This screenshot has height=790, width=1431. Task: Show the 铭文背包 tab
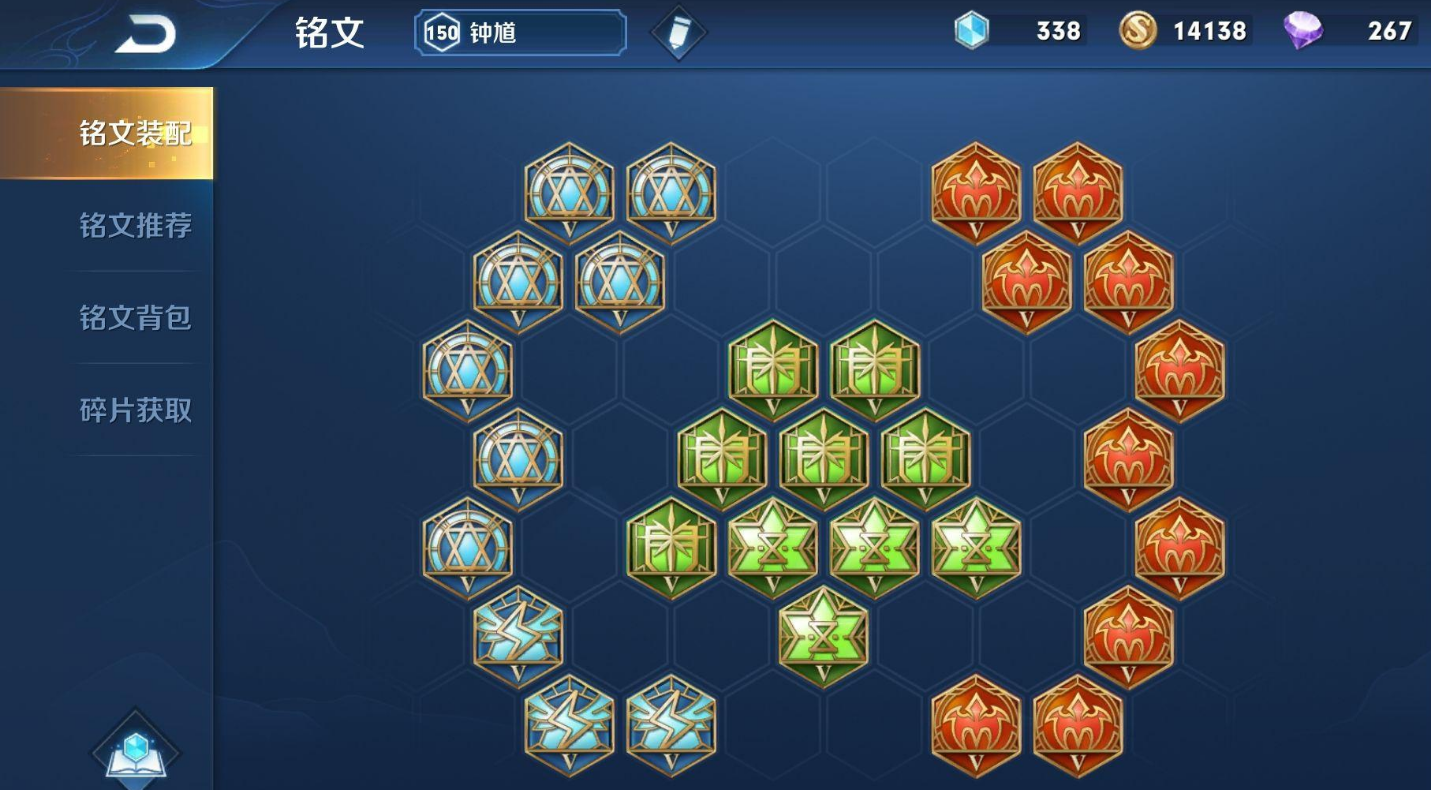click(x=135, y=318)
